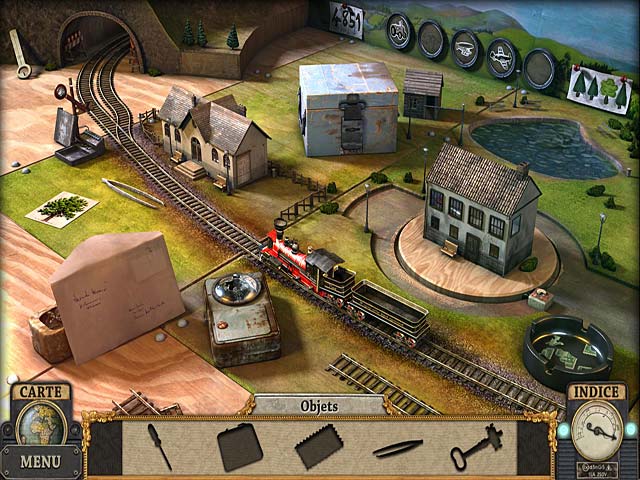This screenshot has height=480, width=640.
Task: Pick the serrated-edge plate inventory item
Action: (x=319, y=447)
